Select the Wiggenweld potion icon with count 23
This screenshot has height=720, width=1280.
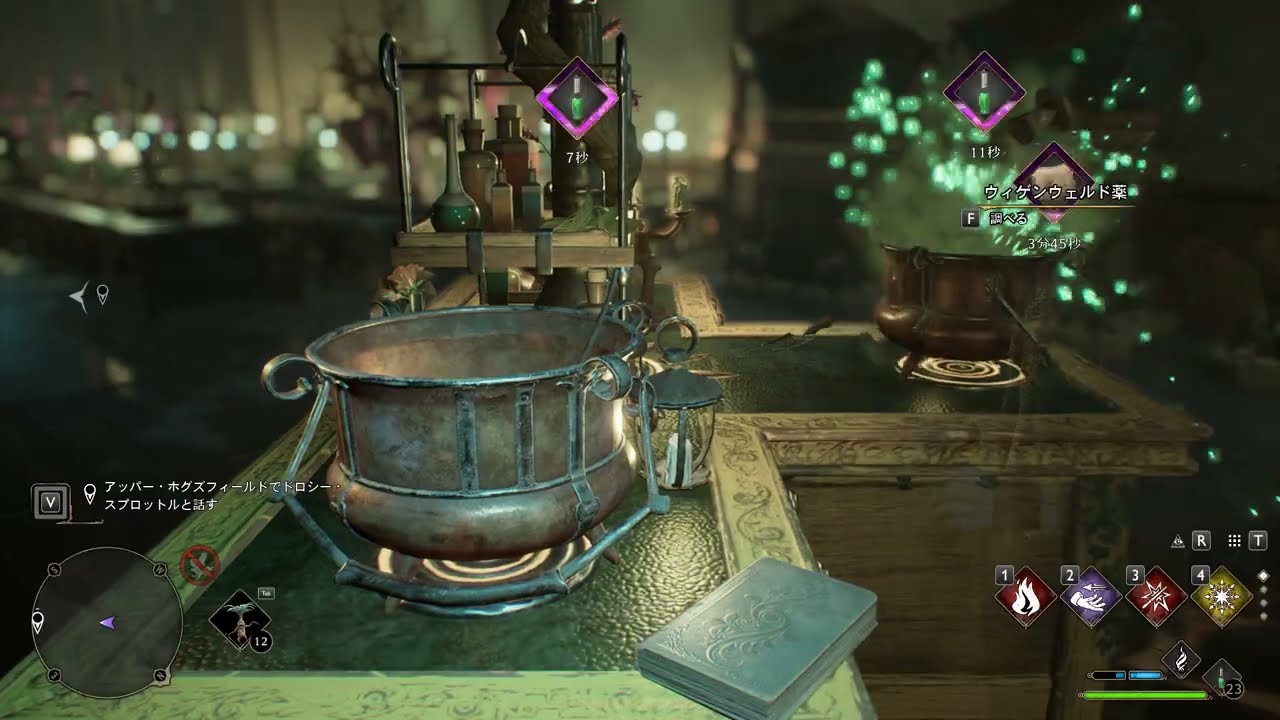coord(1223,678)
